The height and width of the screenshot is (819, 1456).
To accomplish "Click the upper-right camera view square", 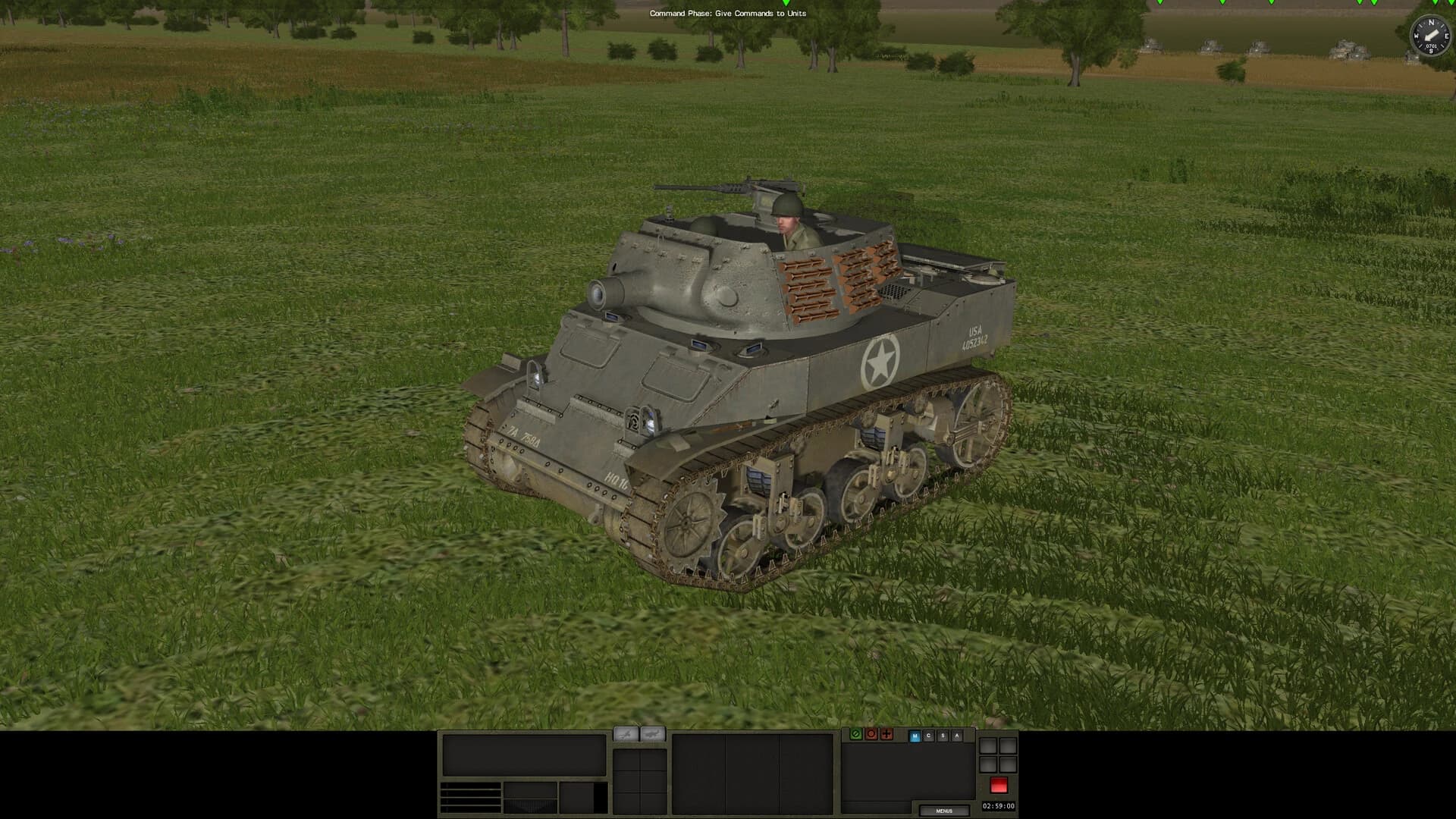I will point(1008,745).
